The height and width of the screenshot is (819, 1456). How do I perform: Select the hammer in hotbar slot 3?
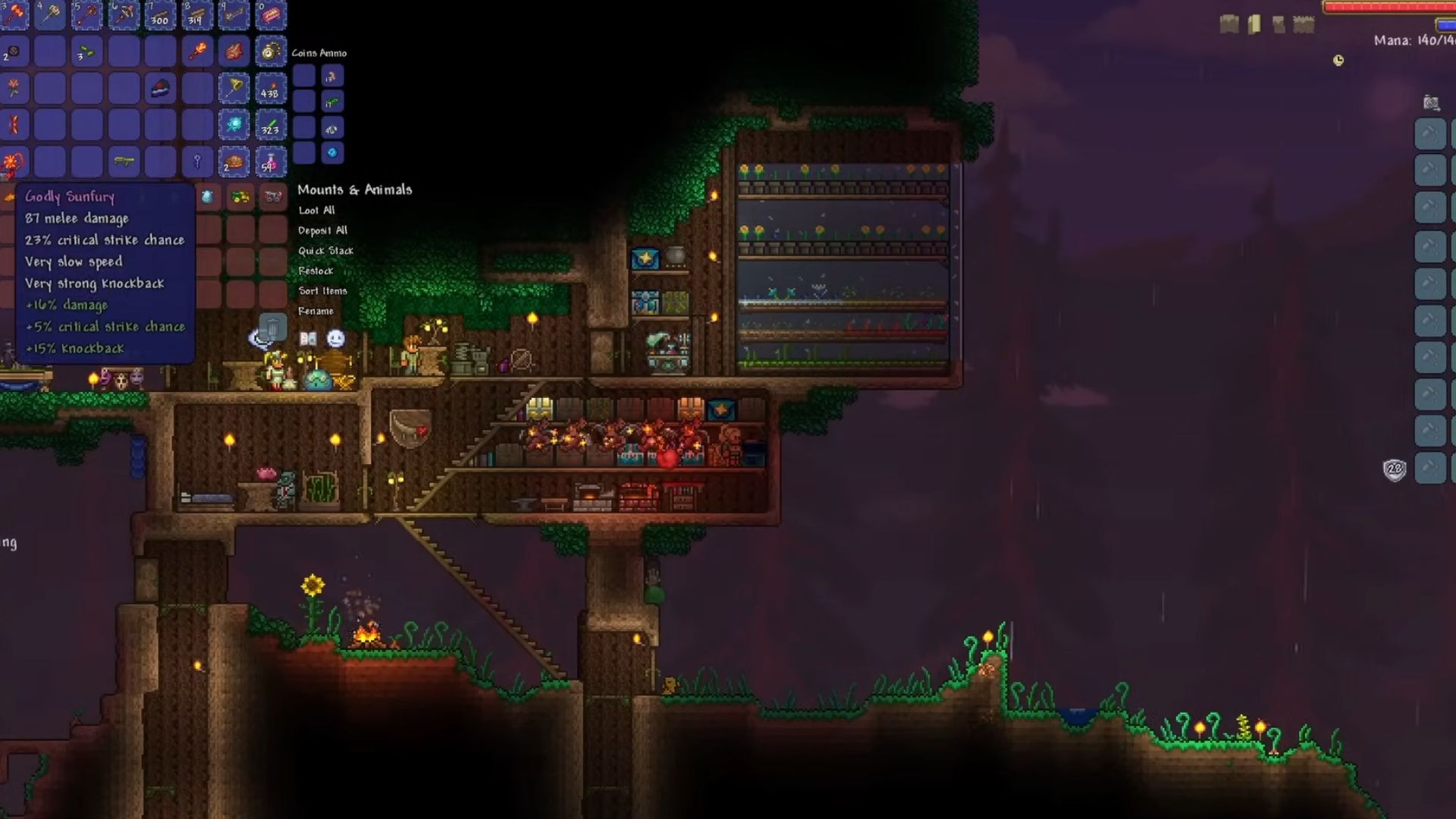14,14
